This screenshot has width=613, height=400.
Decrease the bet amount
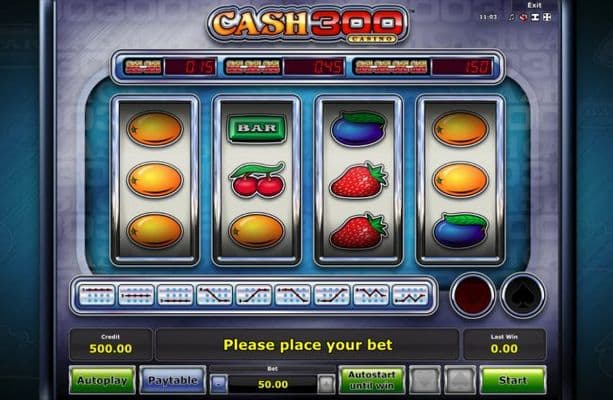click(220, 383)
